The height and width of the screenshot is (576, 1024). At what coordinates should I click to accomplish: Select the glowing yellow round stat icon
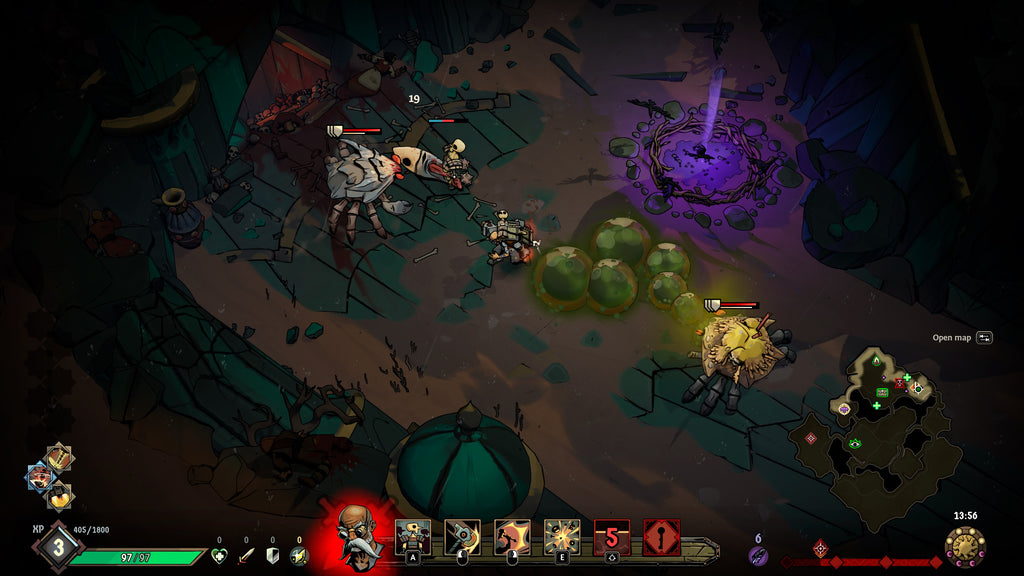coord(298,556)
